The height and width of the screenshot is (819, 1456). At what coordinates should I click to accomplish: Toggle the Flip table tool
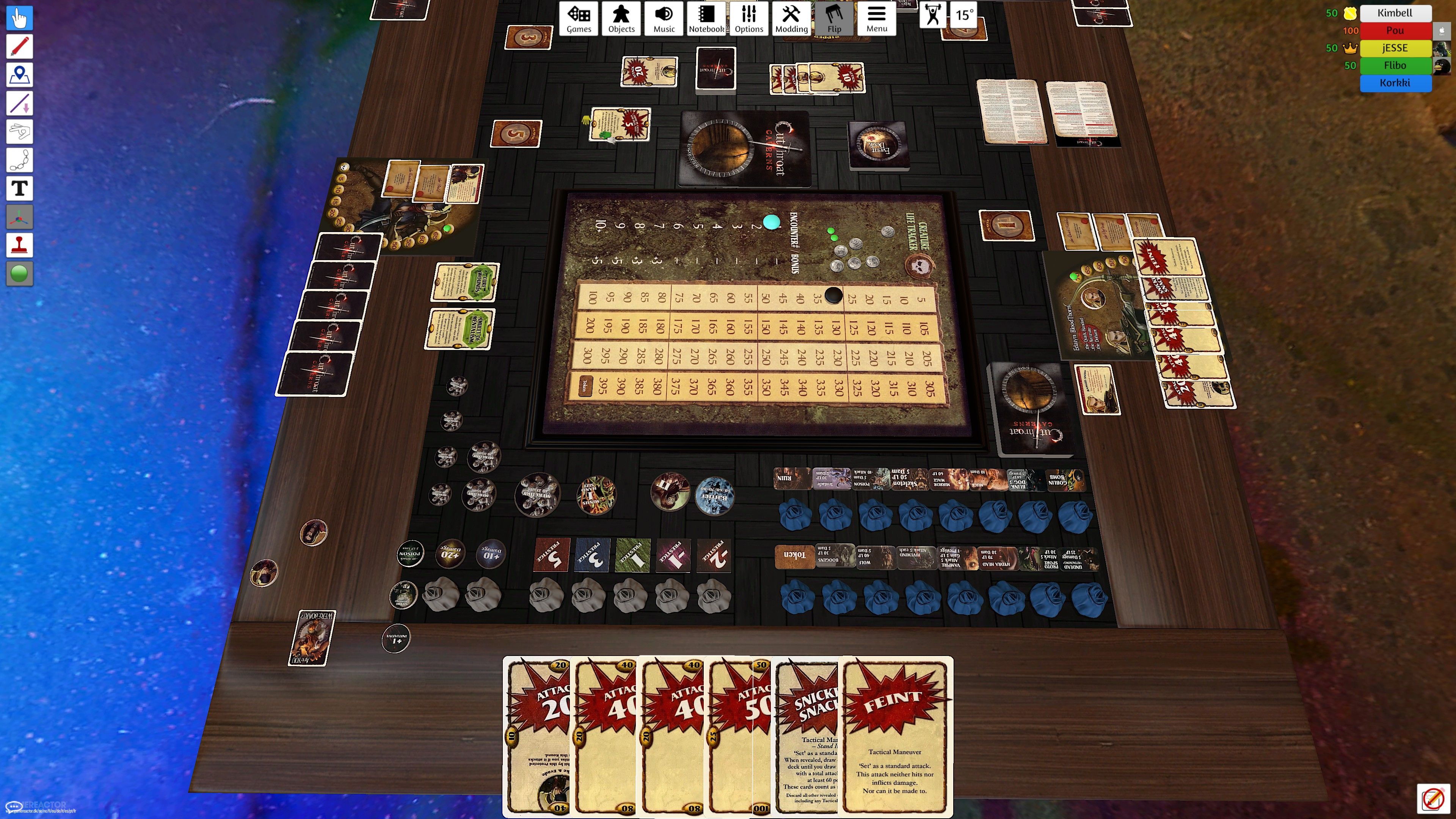[834, 19]
